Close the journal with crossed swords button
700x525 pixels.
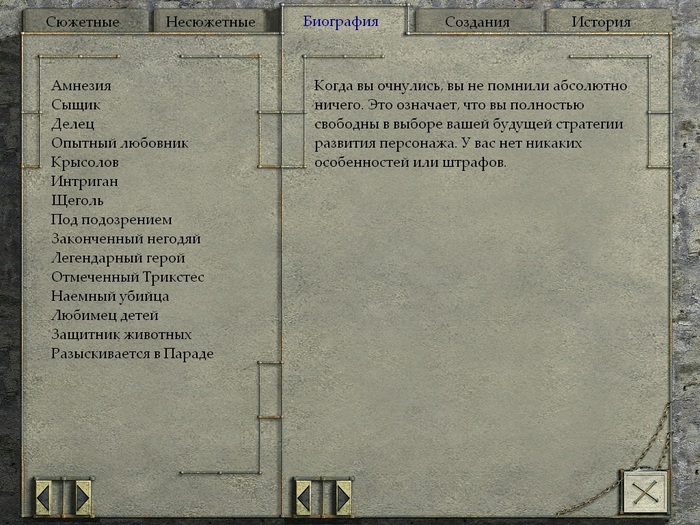click(642, 492)
